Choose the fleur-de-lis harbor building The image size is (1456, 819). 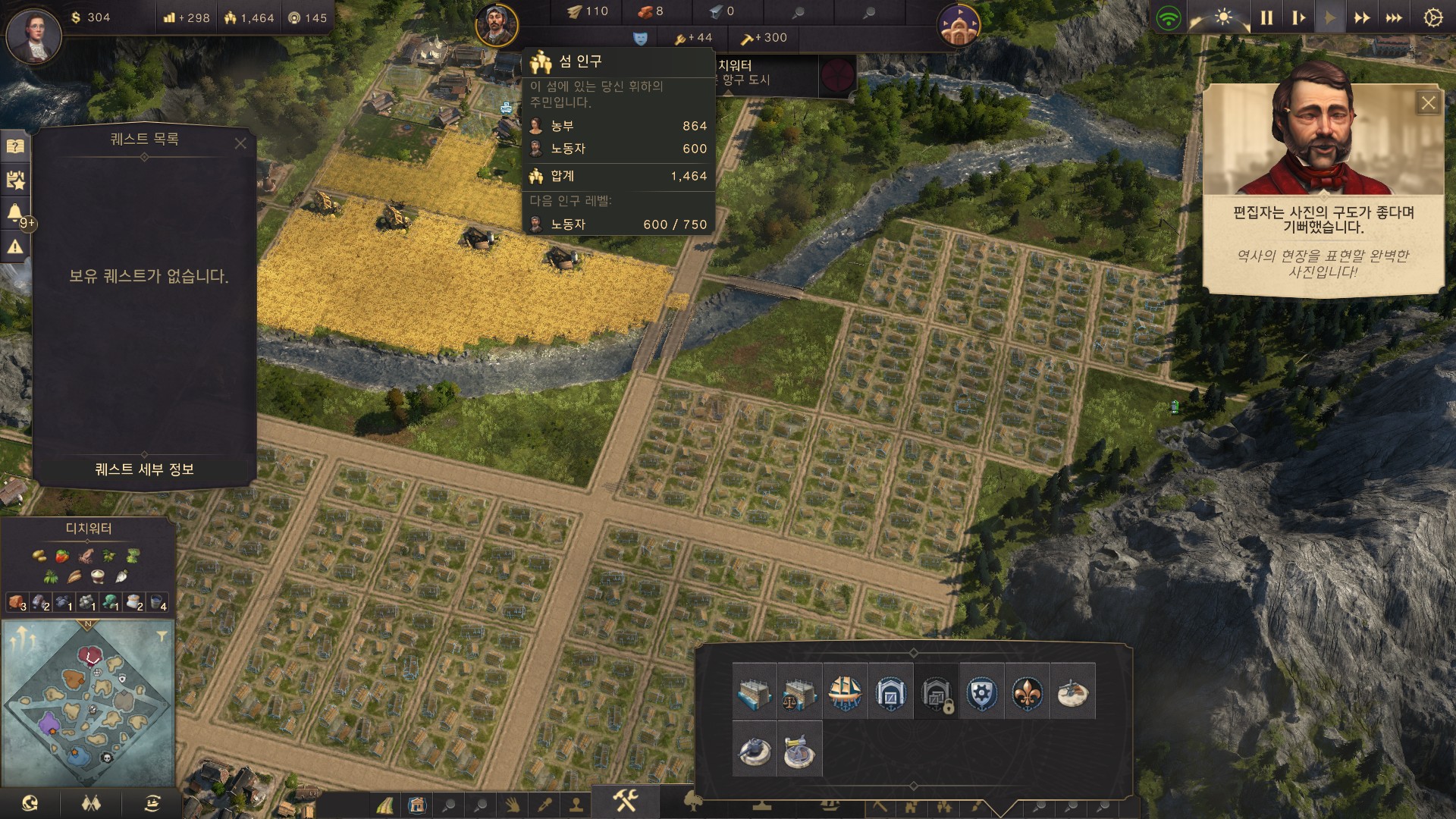click(x=1027, y=692)
